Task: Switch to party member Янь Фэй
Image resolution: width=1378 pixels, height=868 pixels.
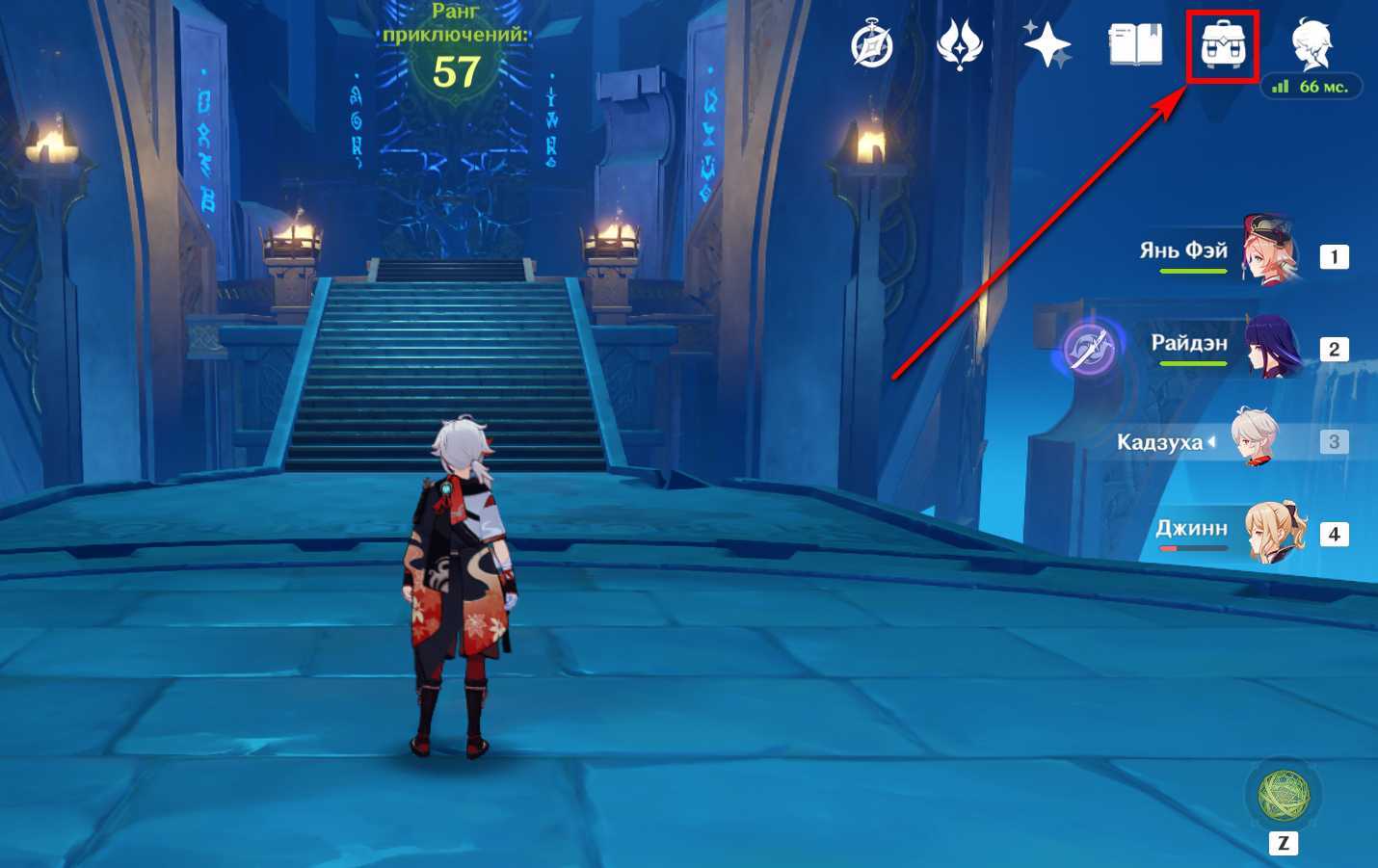Action: pyautogui.click(x=1270, y=252)
